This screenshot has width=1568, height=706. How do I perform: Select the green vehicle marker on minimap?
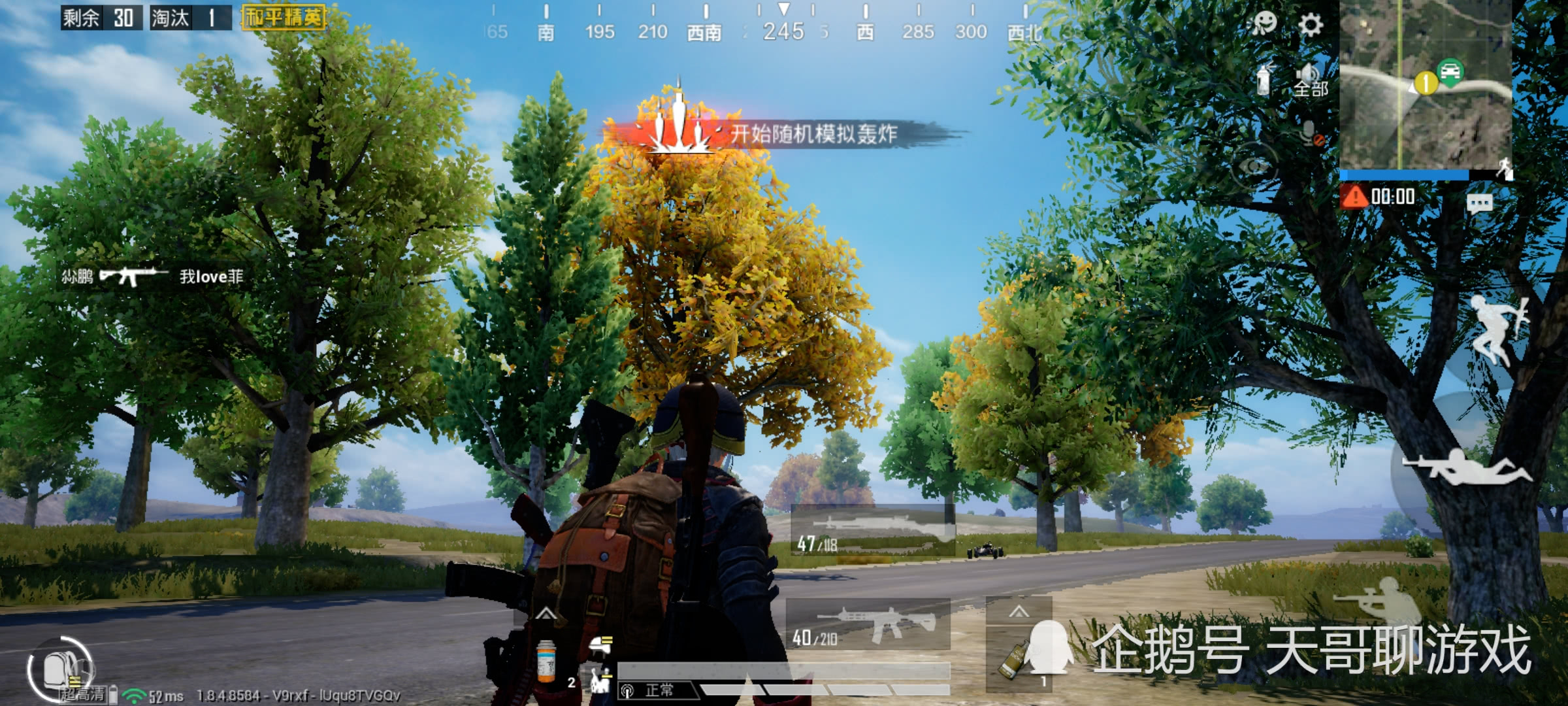coord(1450,71)
